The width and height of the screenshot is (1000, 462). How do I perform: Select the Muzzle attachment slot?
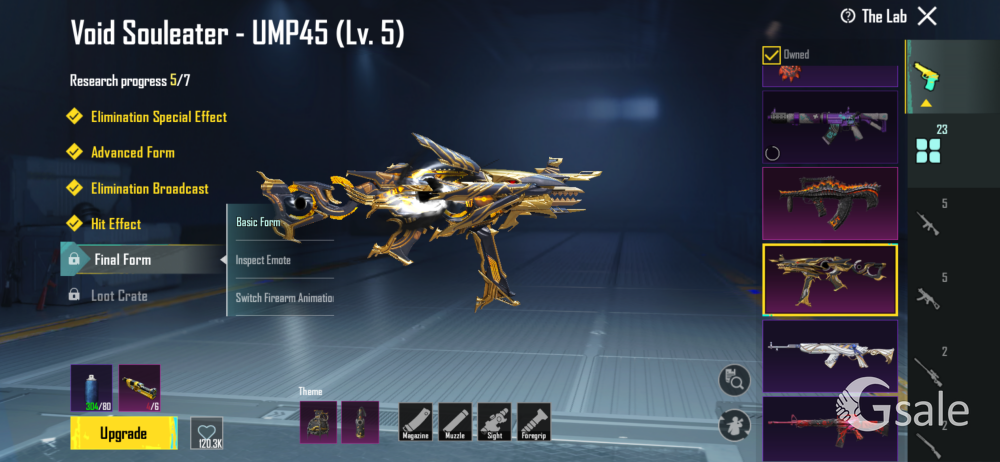click(457, 422)
